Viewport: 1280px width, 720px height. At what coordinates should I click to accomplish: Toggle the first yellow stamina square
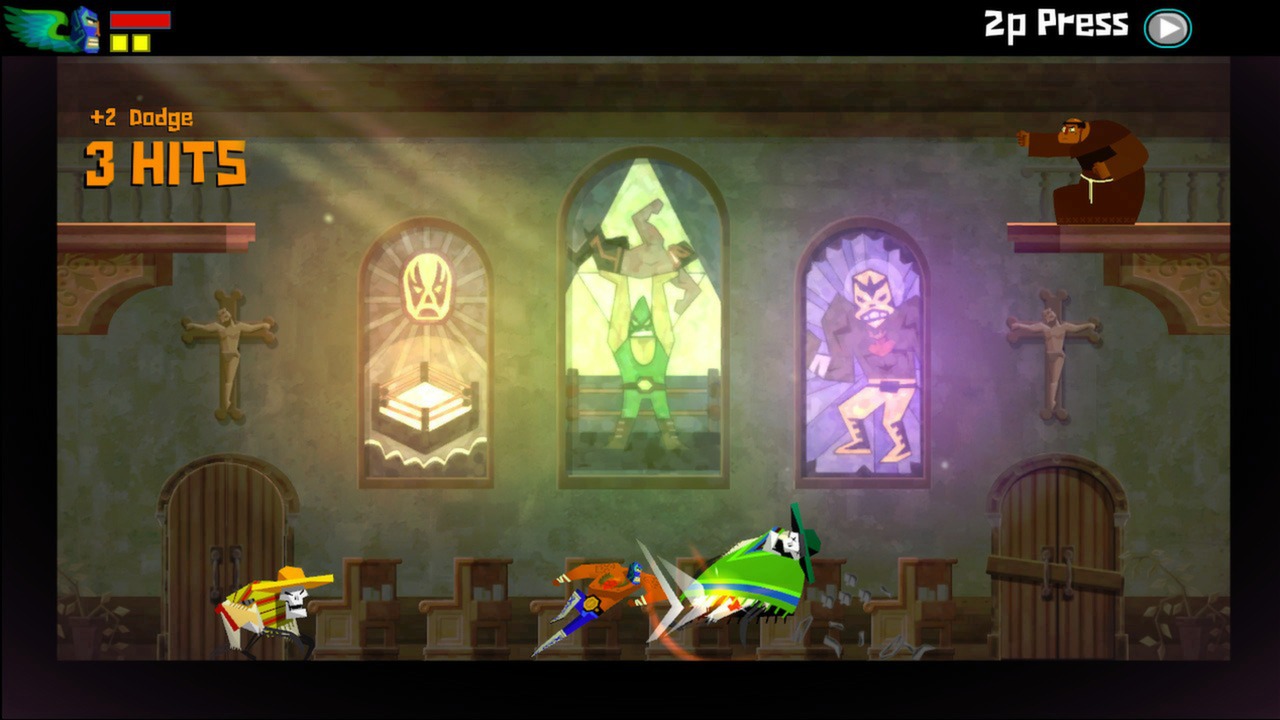119,42
